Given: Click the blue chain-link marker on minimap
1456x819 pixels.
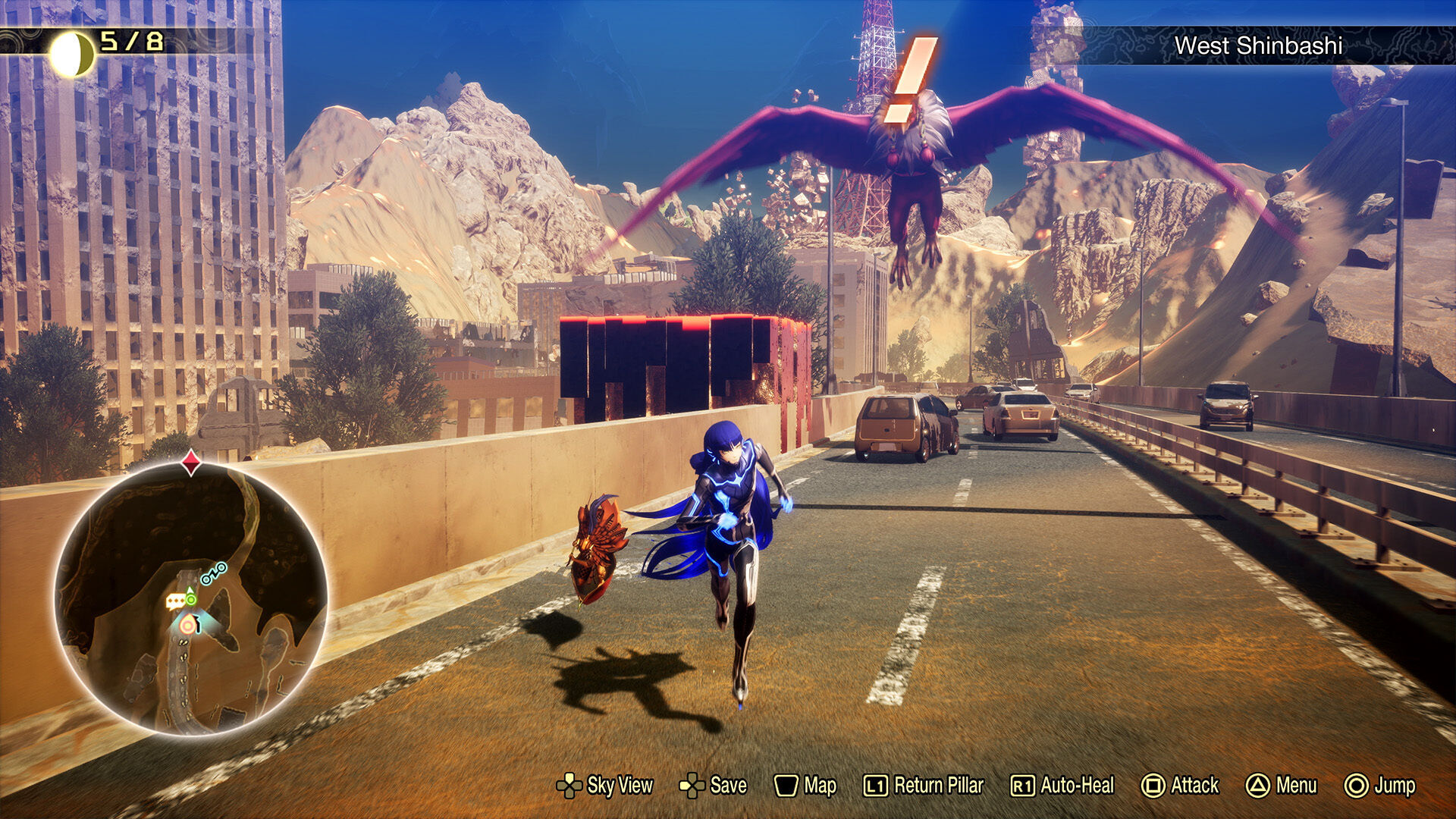Looking at the screenshot, I should (x=213, y=573).
